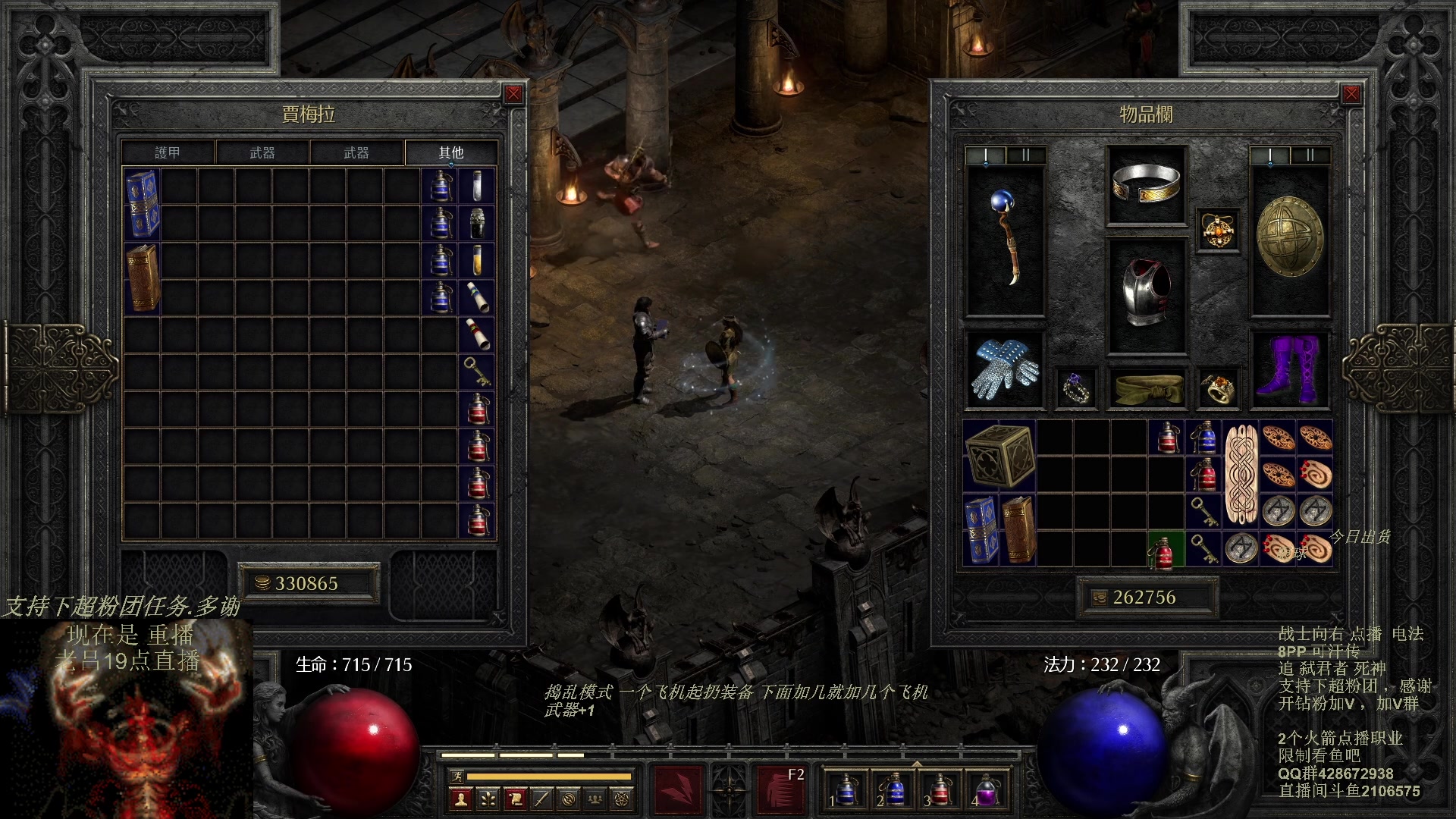The width and height of the screenshot is (1456, 819).
Task: Select the tall grand charm in the inventory
Action: tap(1241, 474)
